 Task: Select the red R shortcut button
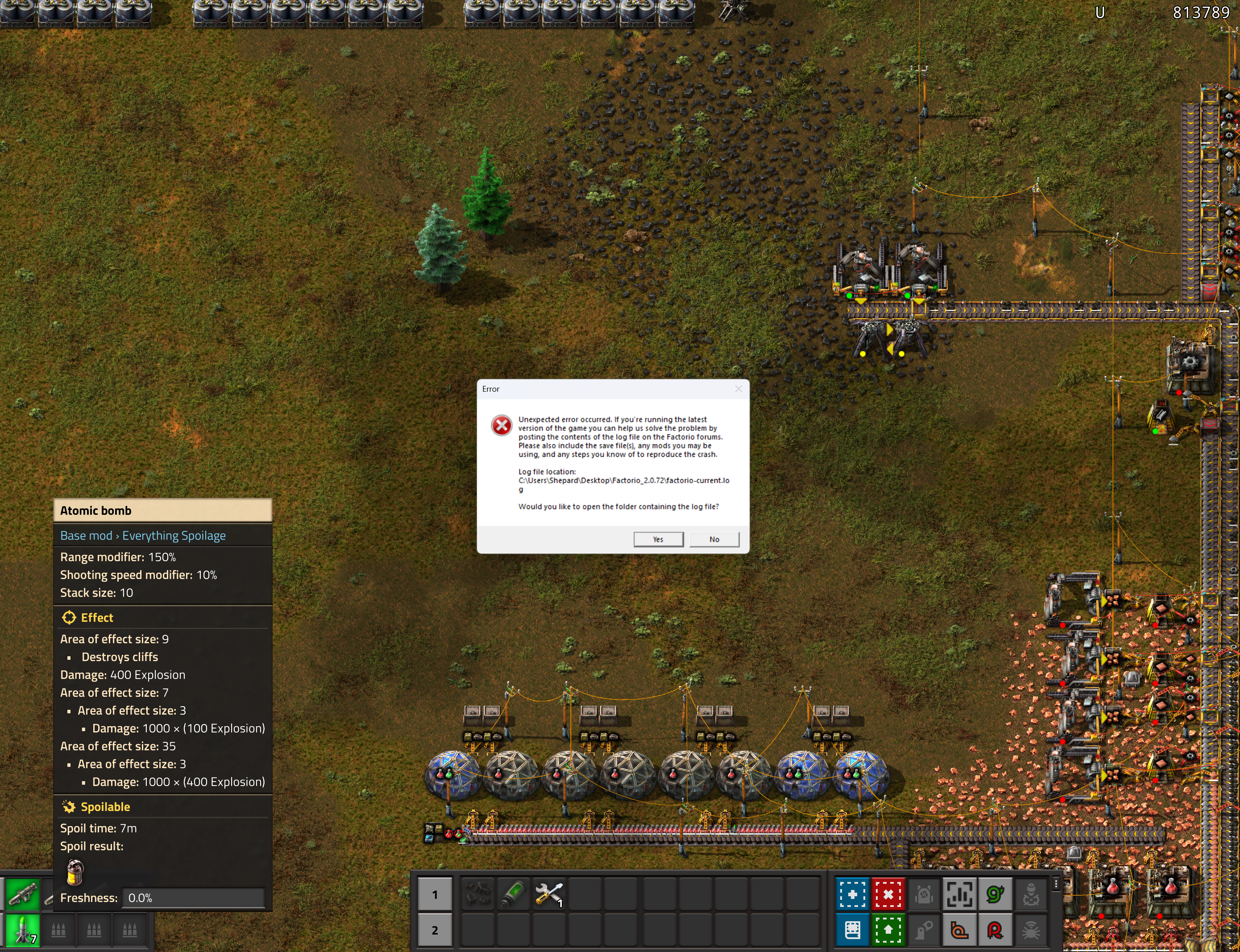pyautogui.click(x=995, y=930)
